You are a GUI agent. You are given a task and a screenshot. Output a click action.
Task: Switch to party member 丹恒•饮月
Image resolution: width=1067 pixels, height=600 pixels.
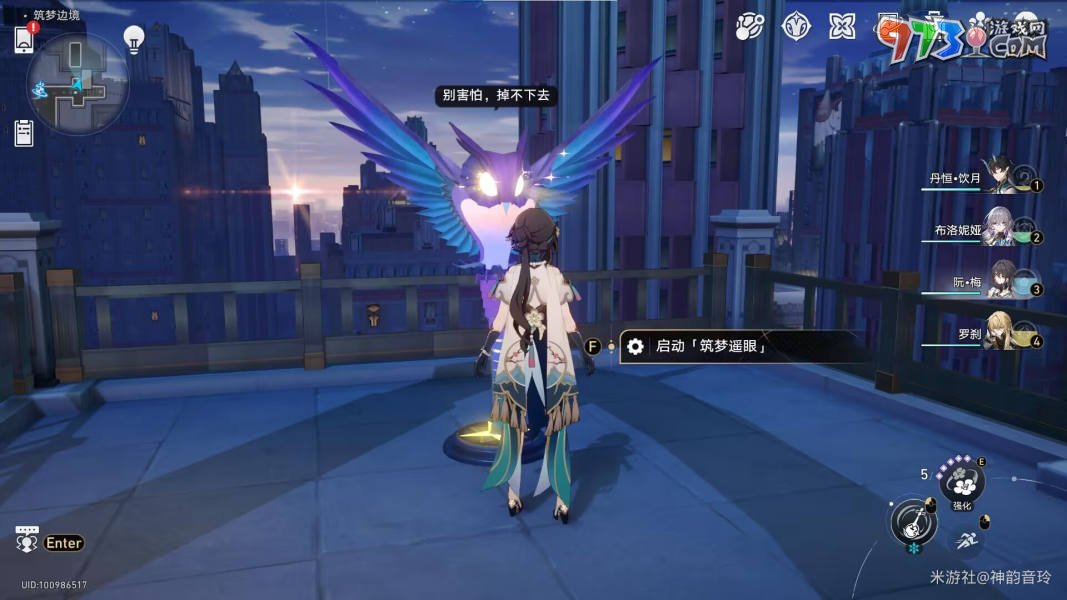click(998, 177)
